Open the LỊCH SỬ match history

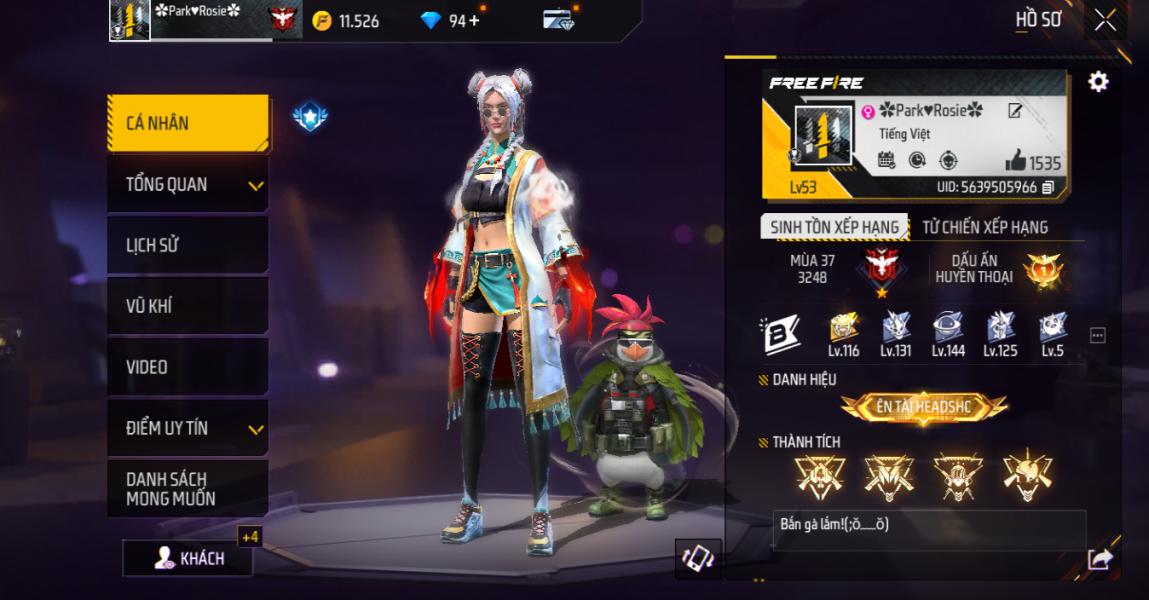pyautogui.click(x=188, y=245)
